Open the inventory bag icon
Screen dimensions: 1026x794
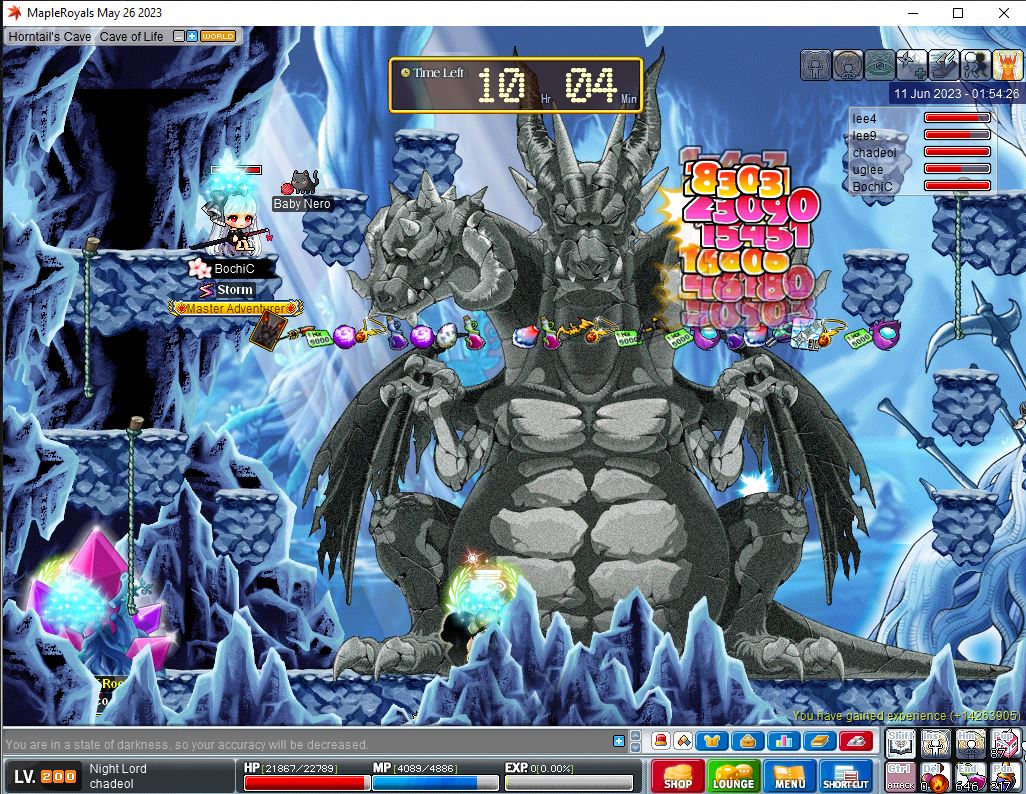[747, 741]
